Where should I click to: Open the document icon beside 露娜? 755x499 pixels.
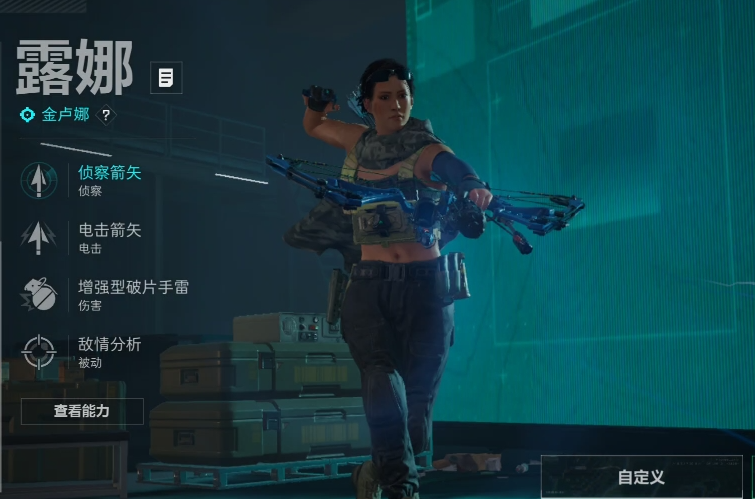[166, 77]
